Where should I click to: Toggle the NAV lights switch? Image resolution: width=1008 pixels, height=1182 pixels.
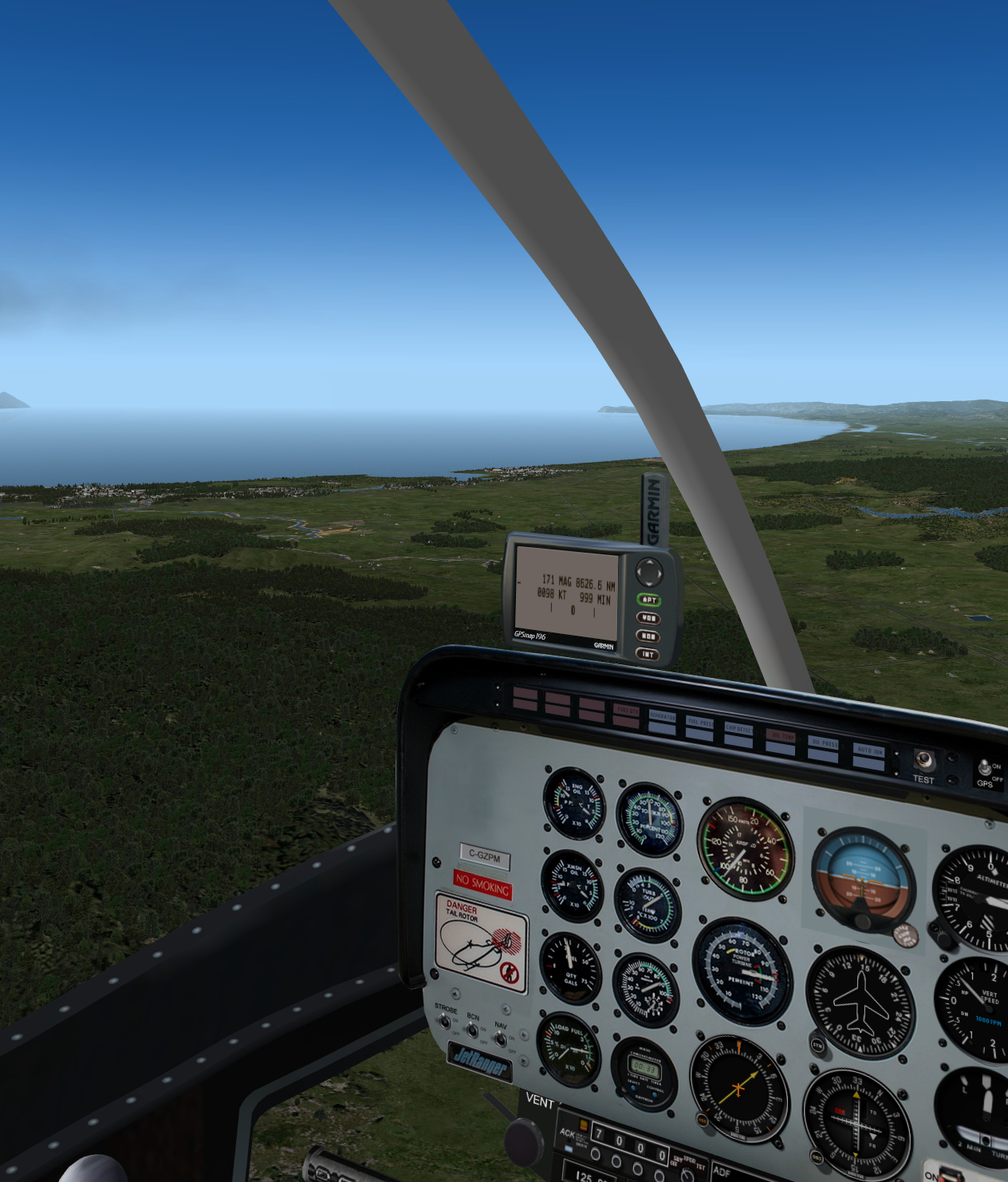coord(499,1039)
